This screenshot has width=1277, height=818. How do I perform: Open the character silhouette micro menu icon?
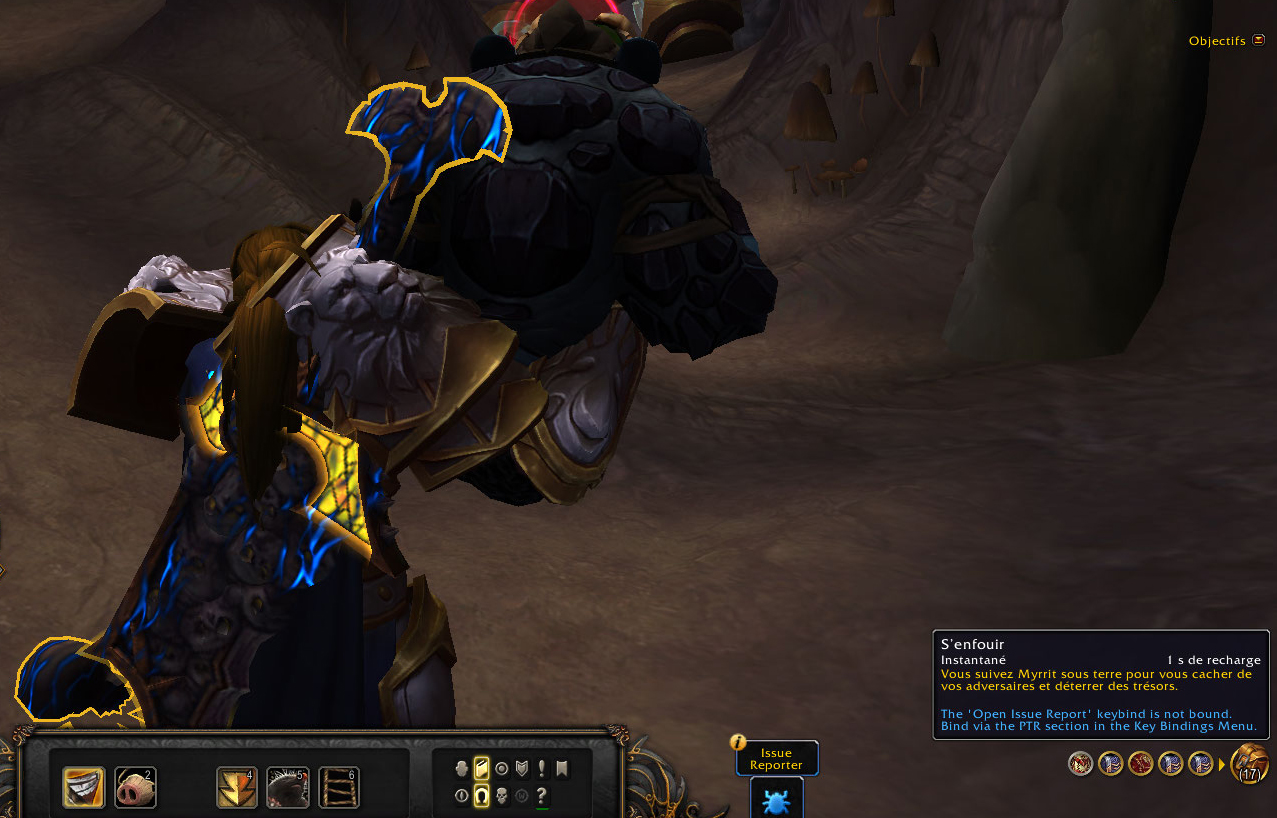pyautogui.click(x=461, y=768)
